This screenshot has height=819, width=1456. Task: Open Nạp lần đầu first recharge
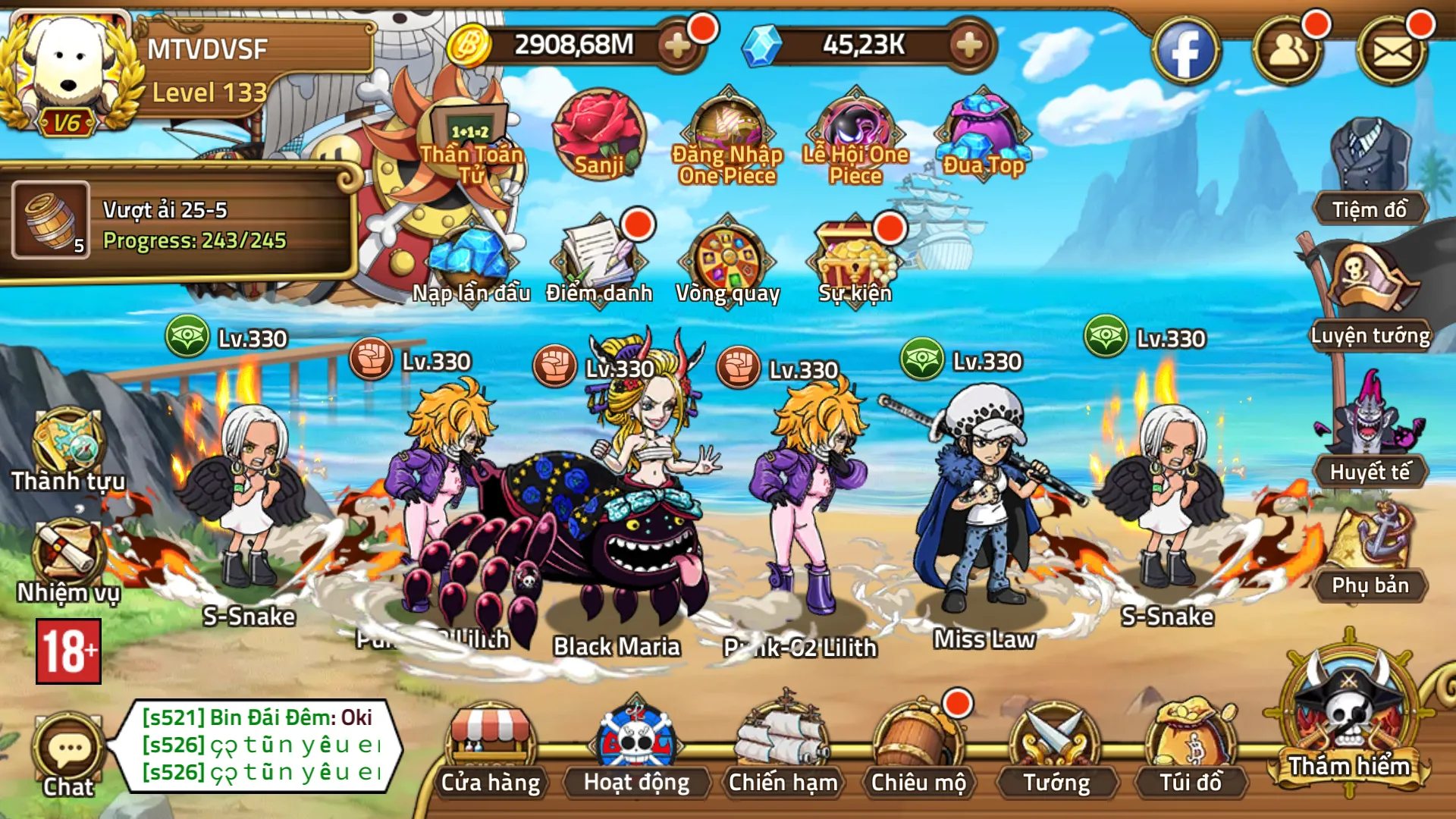pyautogui.click(x=470, y=258)
